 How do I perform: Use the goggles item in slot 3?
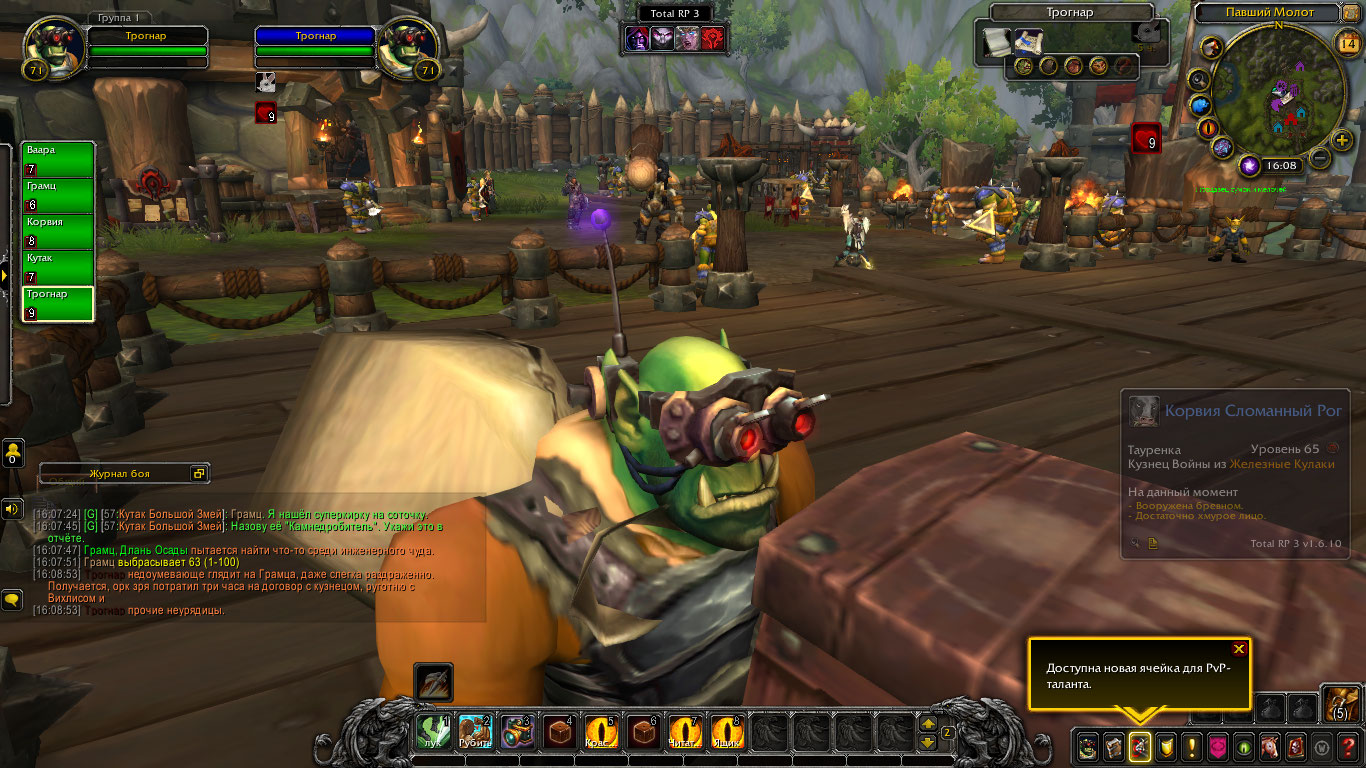click(517, 733)
